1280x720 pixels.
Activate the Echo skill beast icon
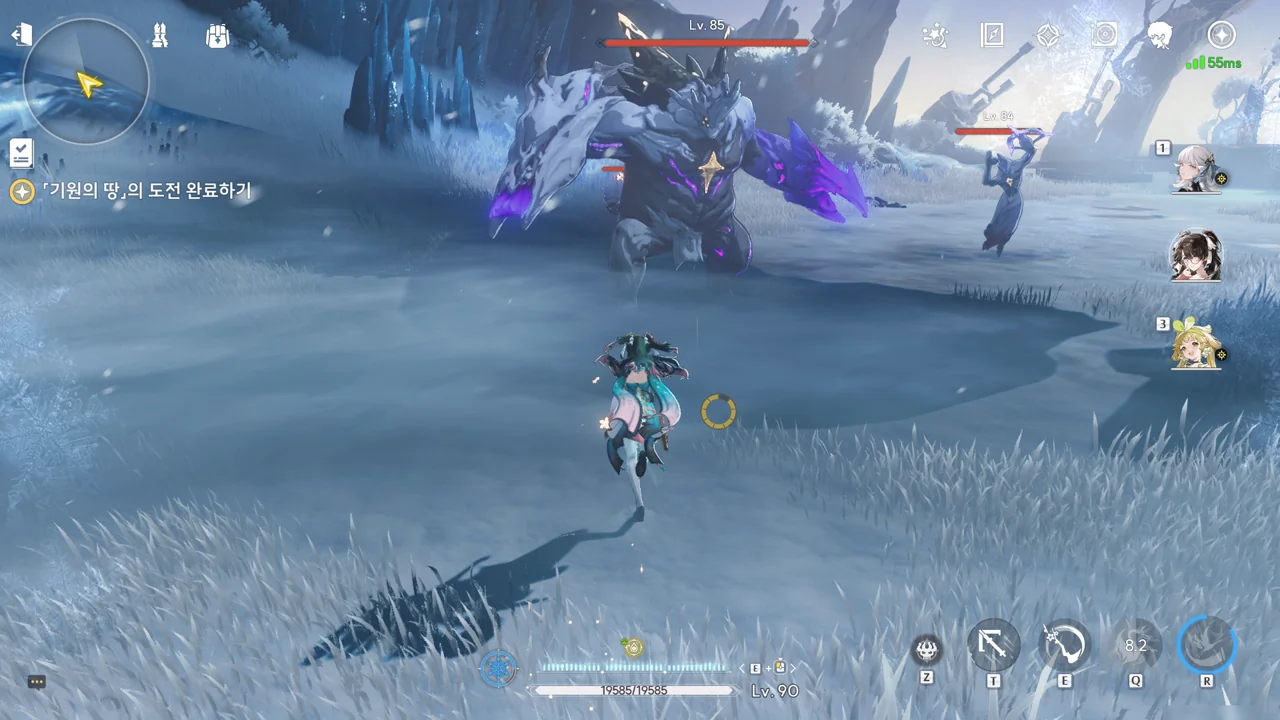(x=927, y=651)
